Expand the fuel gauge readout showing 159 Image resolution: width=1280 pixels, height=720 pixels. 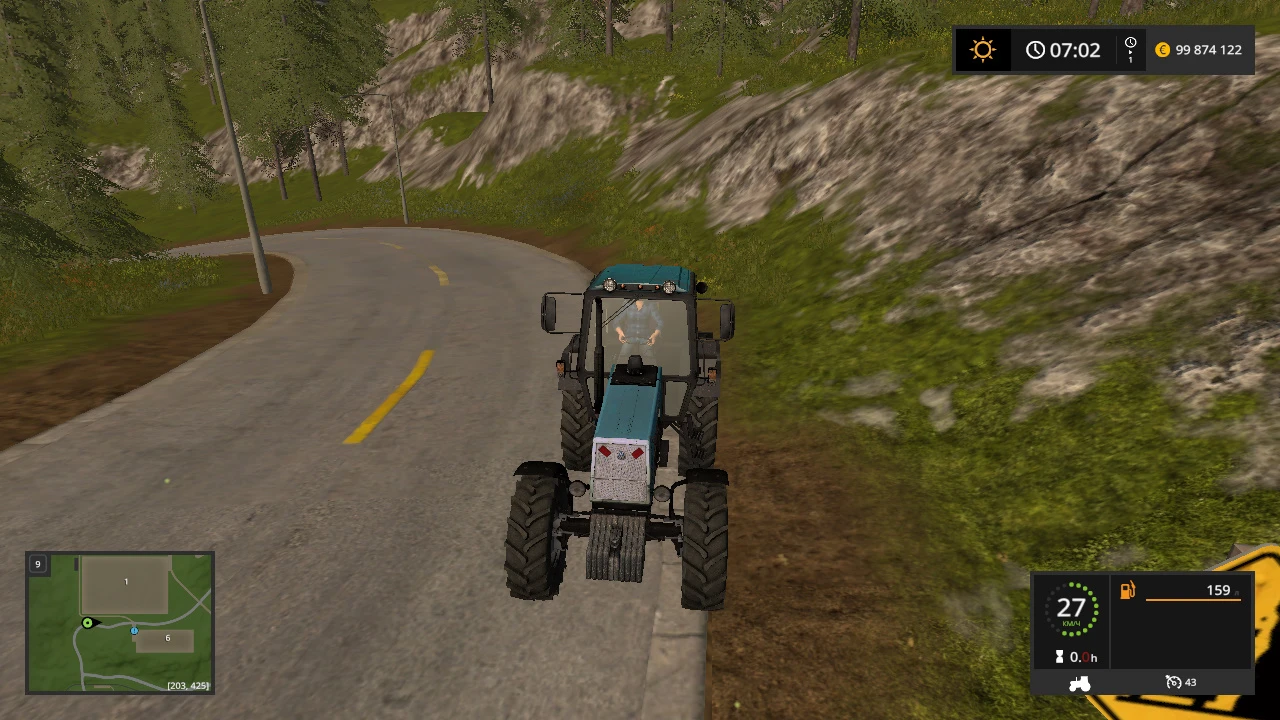(x=1218, y=590)
